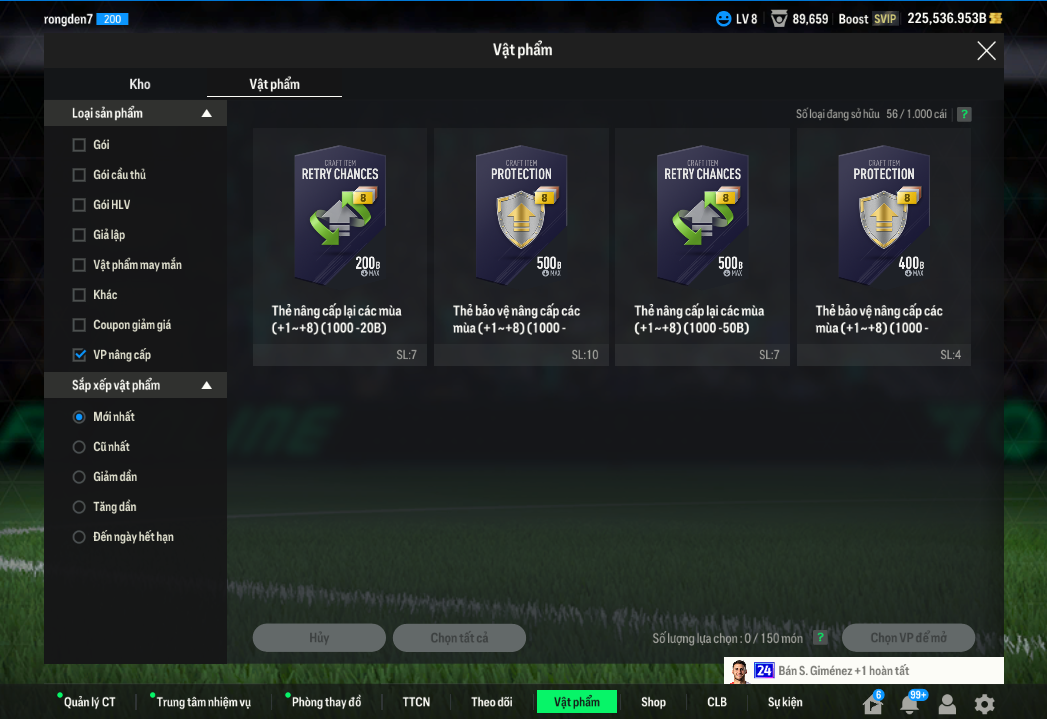Click the Chọn tất cả button
Image resolution: width=1047 pixels, height=719 pixels.
[x=459, y=638]
